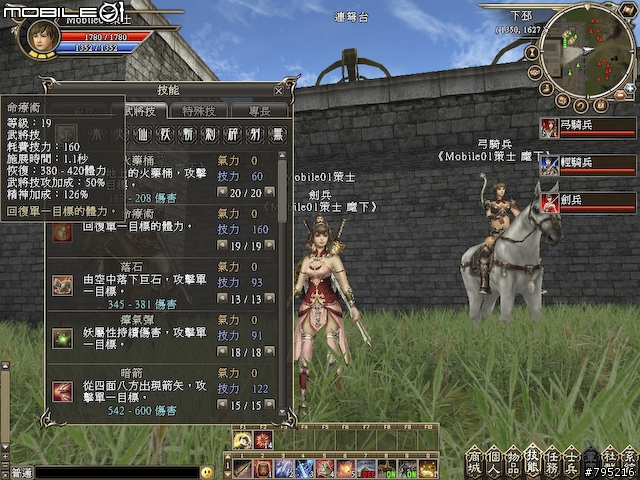Screen dimensions: 640x480
Task: Pick the 暗箭 arrow skill icon
Action: [x=62, y=392]
